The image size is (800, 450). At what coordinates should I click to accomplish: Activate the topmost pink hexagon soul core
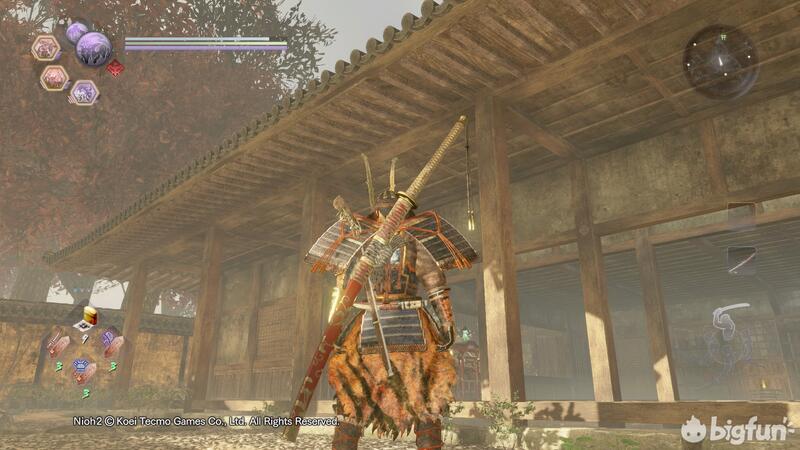coord(46,47)
